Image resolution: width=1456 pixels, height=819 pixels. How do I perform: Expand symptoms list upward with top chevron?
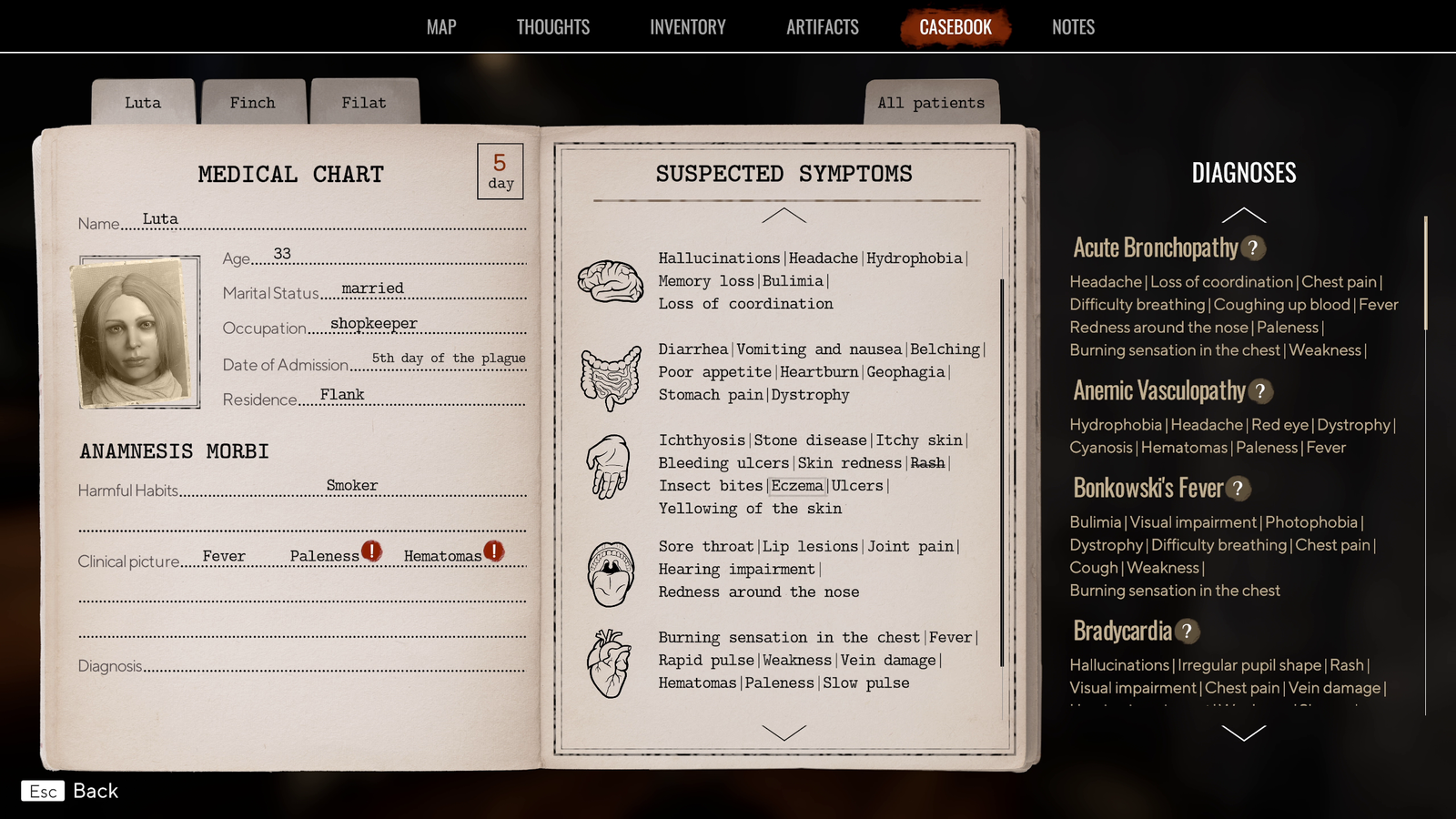pyautogui.click(x=784, y=216)
